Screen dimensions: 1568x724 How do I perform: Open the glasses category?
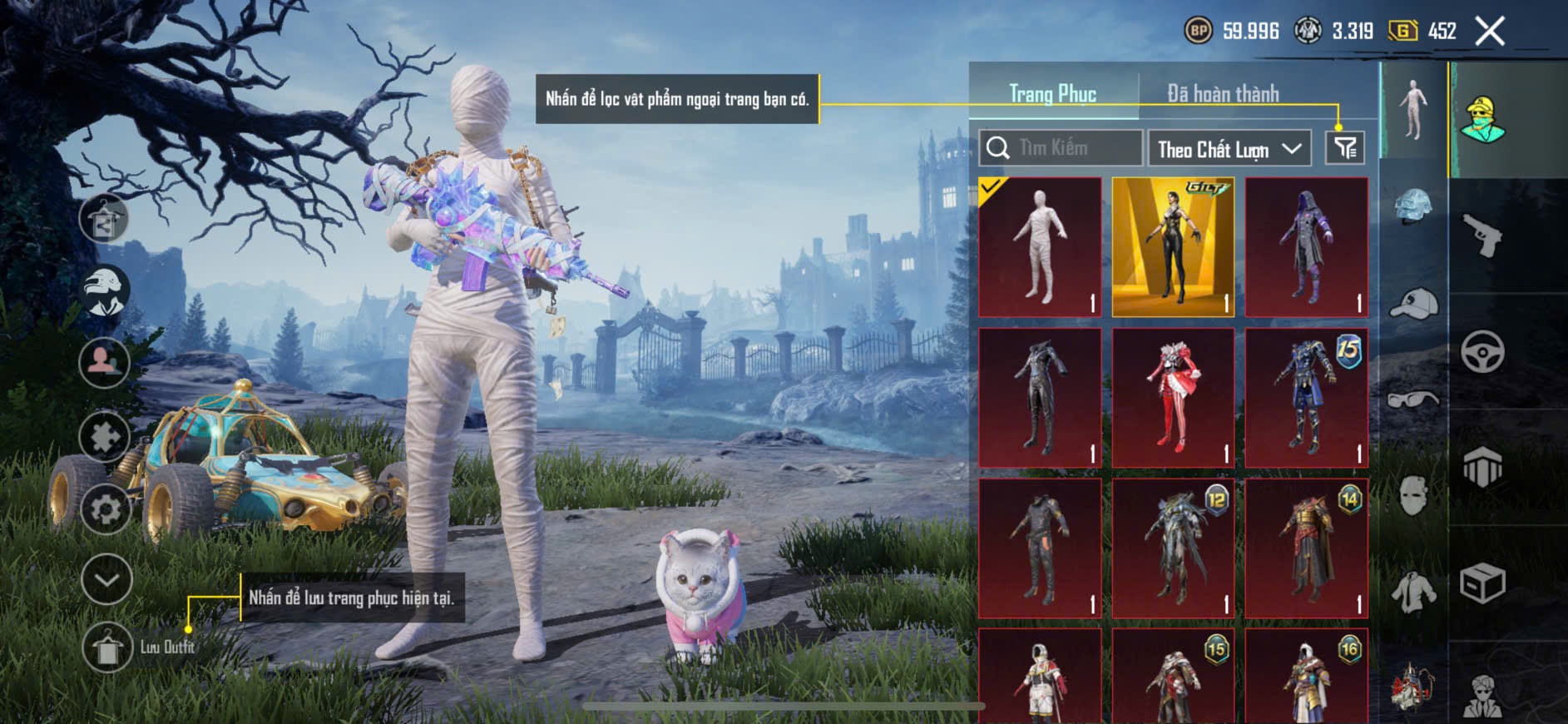point(1413,399)
